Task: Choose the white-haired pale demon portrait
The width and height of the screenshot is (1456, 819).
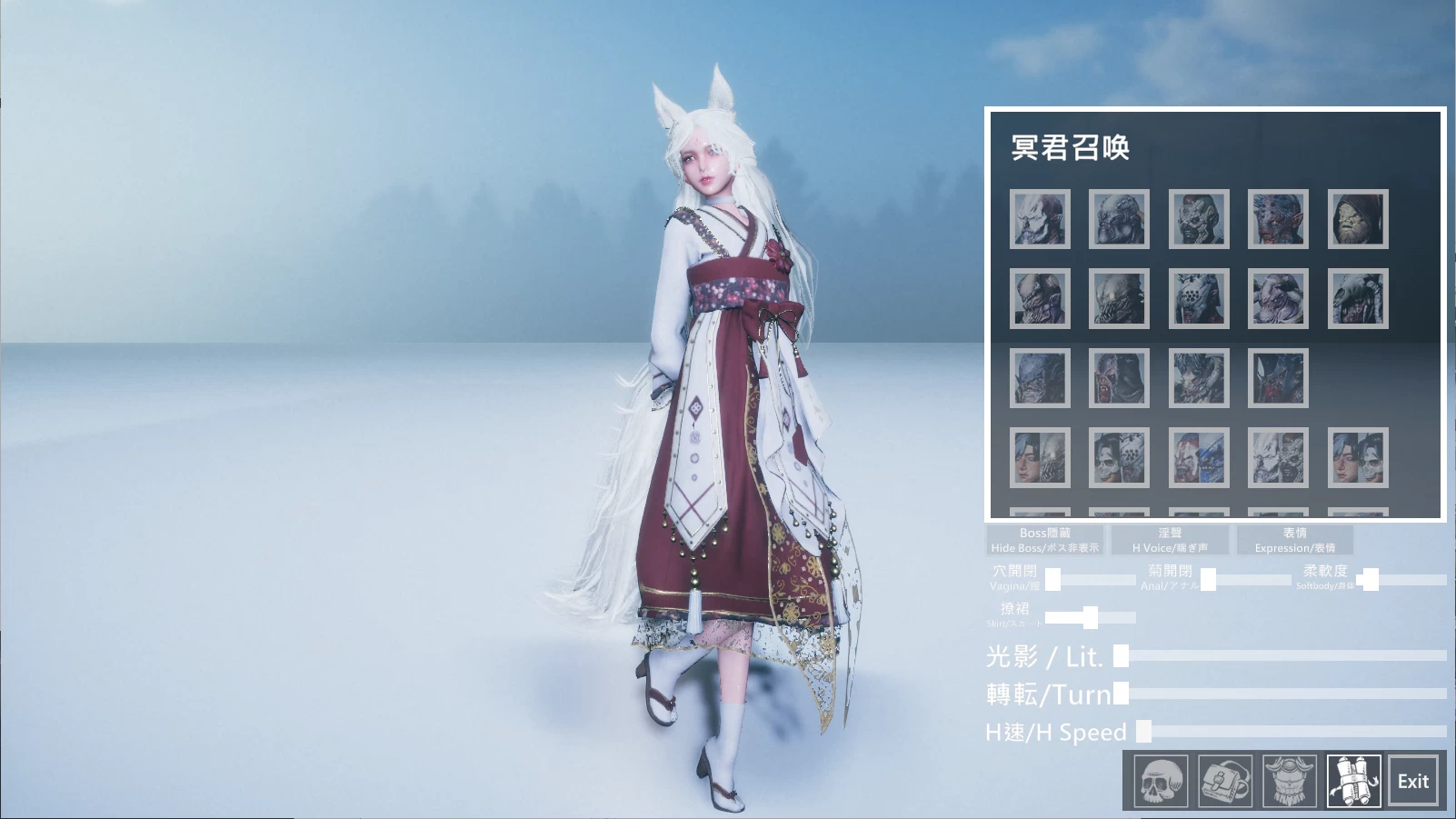Action: pyautogui.click(x=1040, y=219)
